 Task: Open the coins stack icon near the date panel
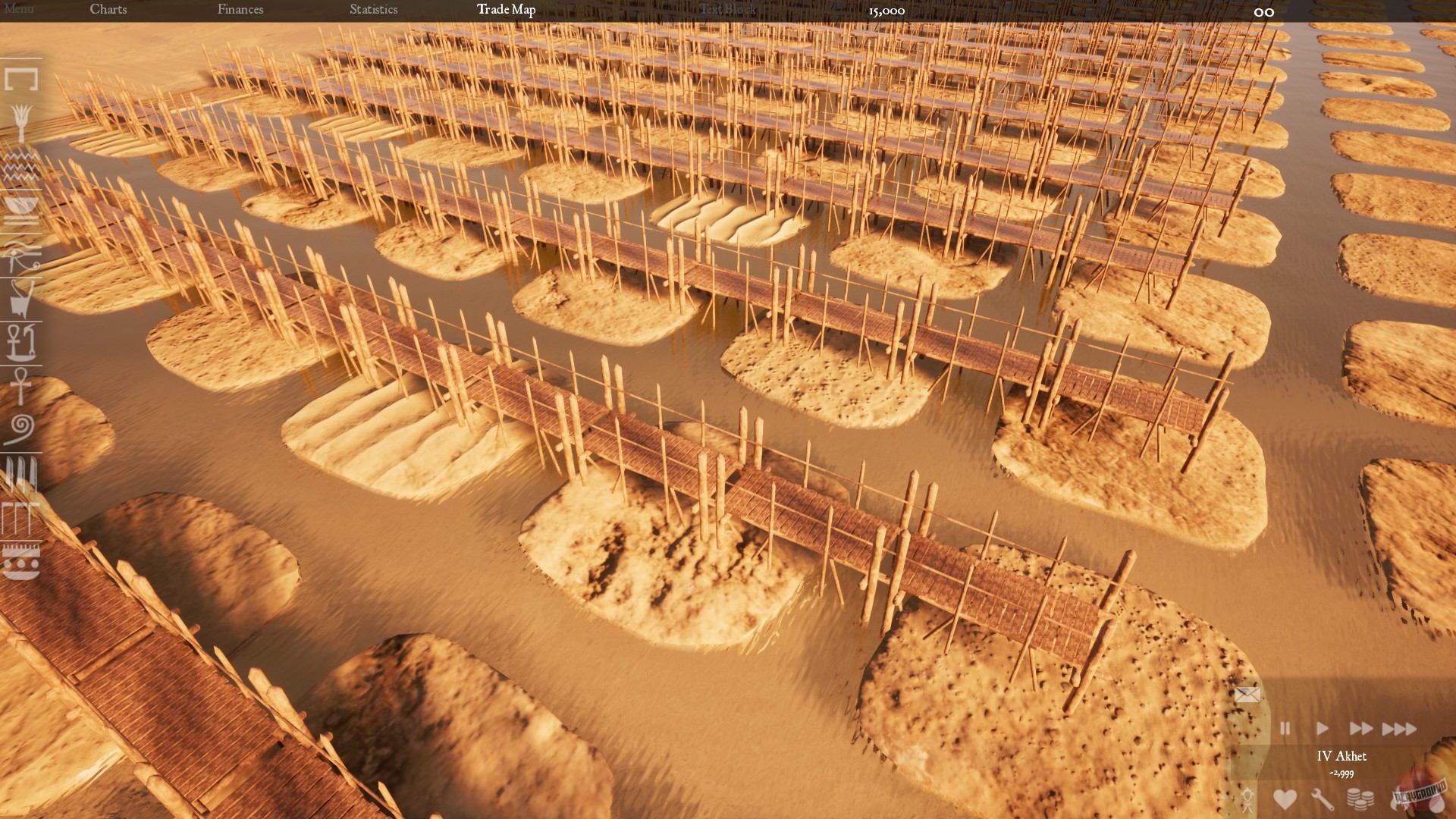coord(1360,798)
